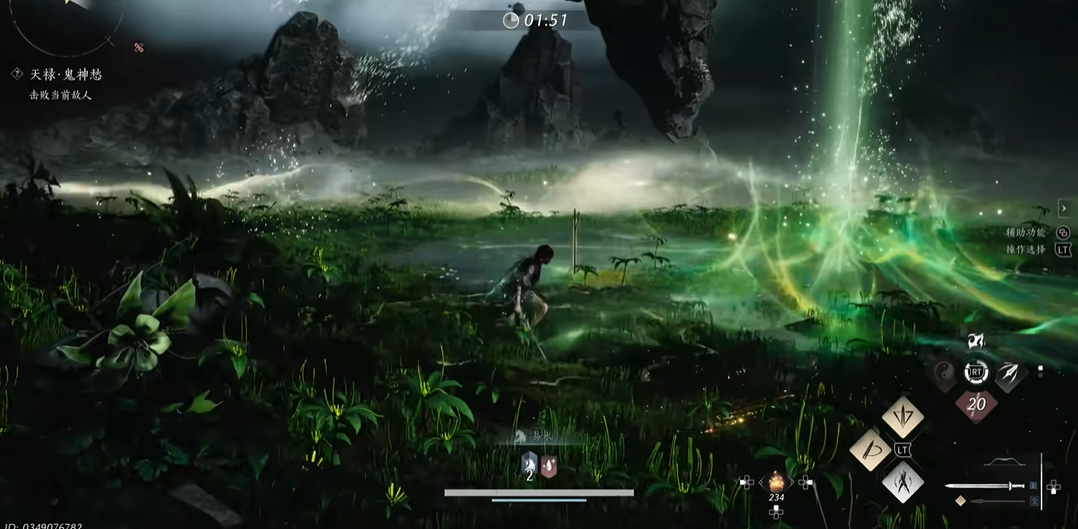Trigger the dancing figure skill diamond
Viewport: 1078px width, 529px height.
(x=902, y=484)
